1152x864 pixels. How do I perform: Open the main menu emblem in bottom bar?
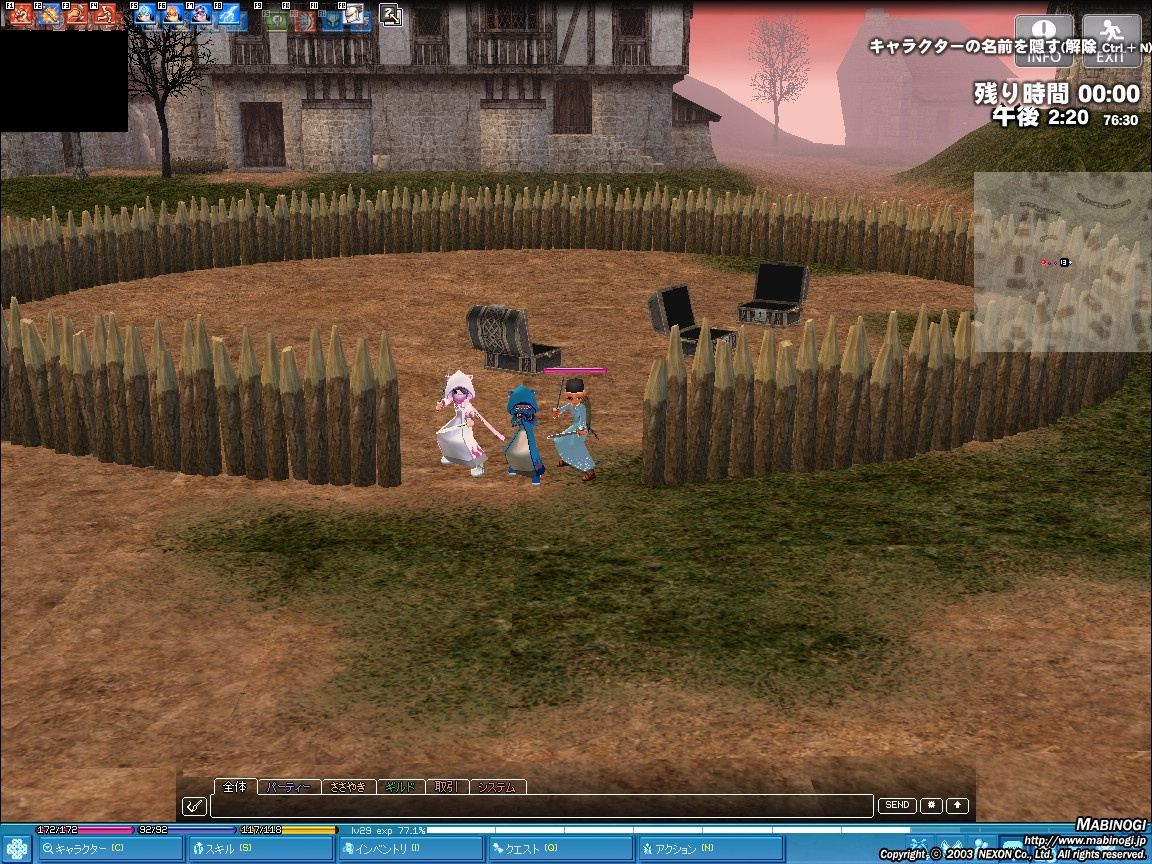pos(16,847)
